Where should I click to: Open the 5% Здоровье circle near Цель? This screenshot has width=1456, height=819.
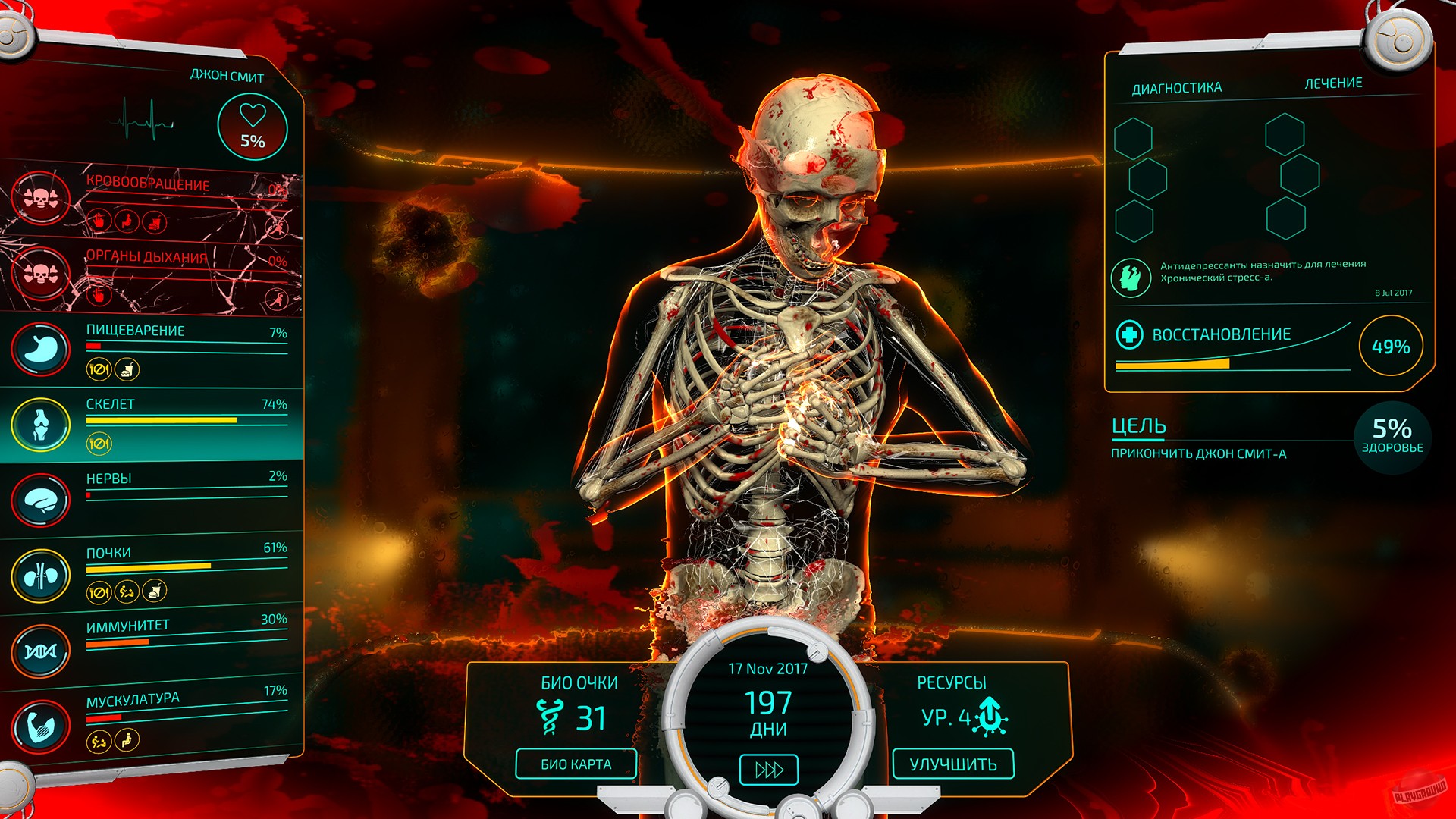1392,436
